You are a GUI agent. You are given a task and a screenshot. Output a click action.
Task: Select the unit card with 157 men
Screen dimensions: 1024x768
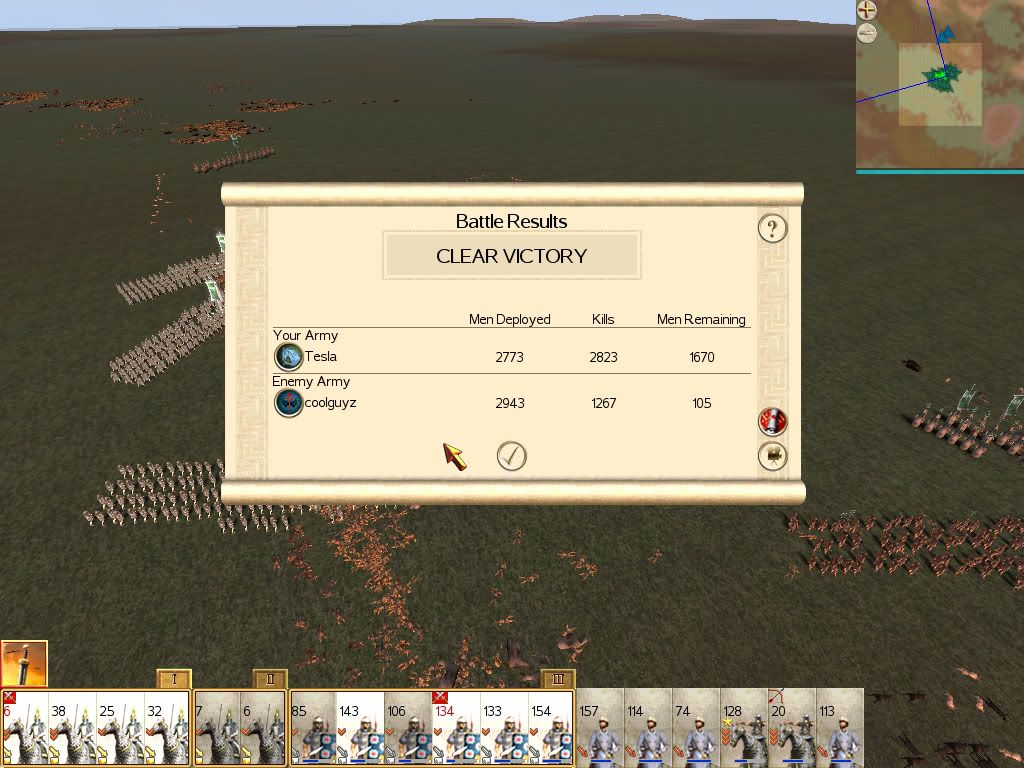click(x=601, y=728)
